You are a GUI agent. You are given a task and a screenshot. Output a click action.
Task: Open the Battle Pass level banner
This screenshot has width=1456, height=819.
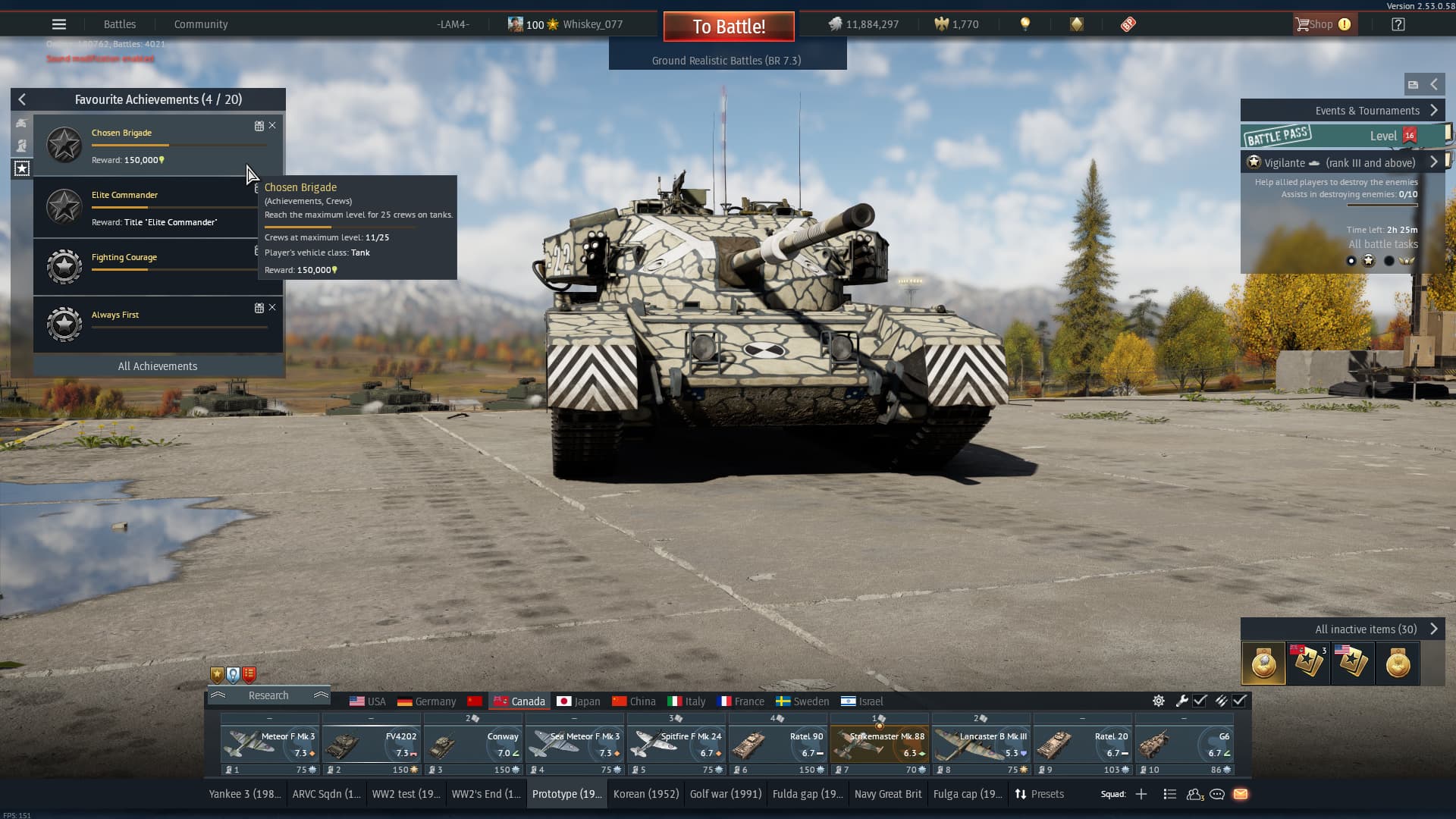[1342, 136]
